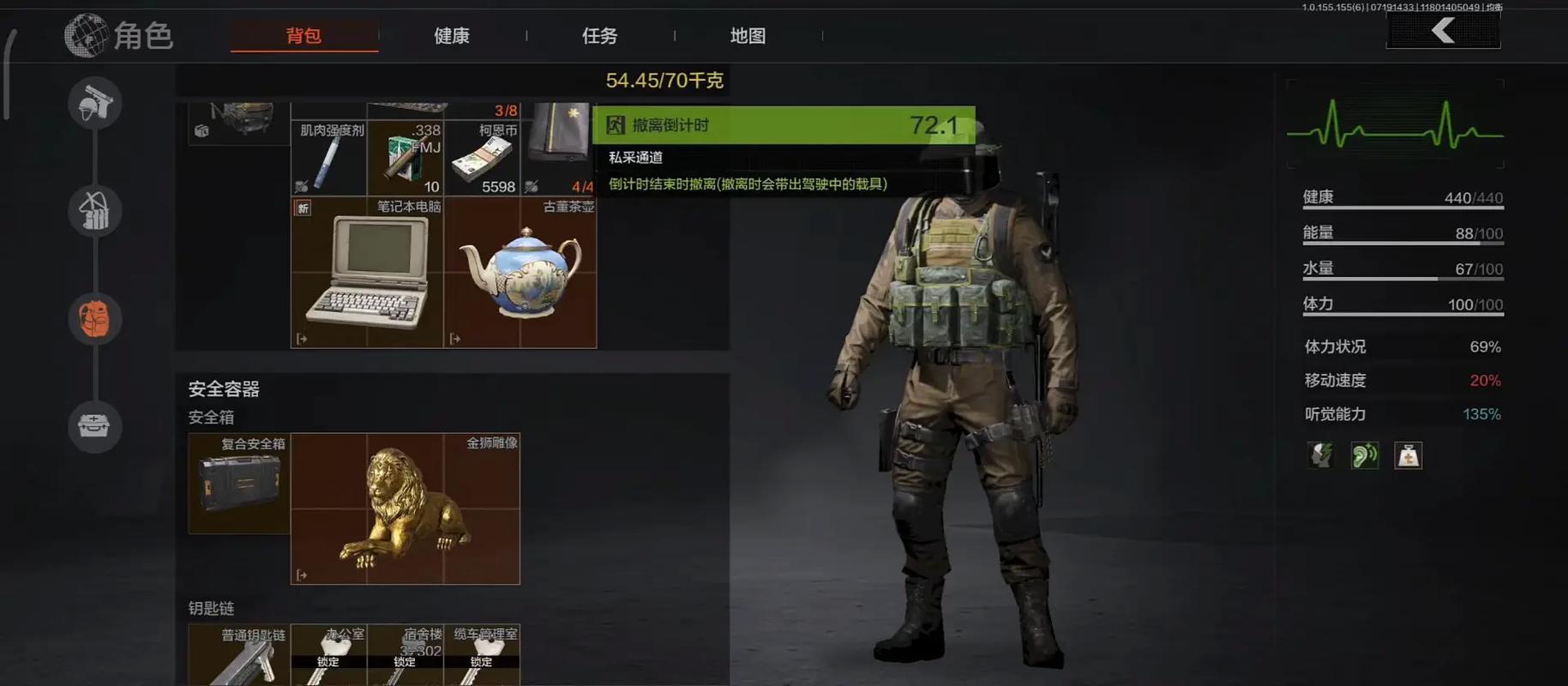Select the pistol and helmet sidebar icon

point(95,104)
